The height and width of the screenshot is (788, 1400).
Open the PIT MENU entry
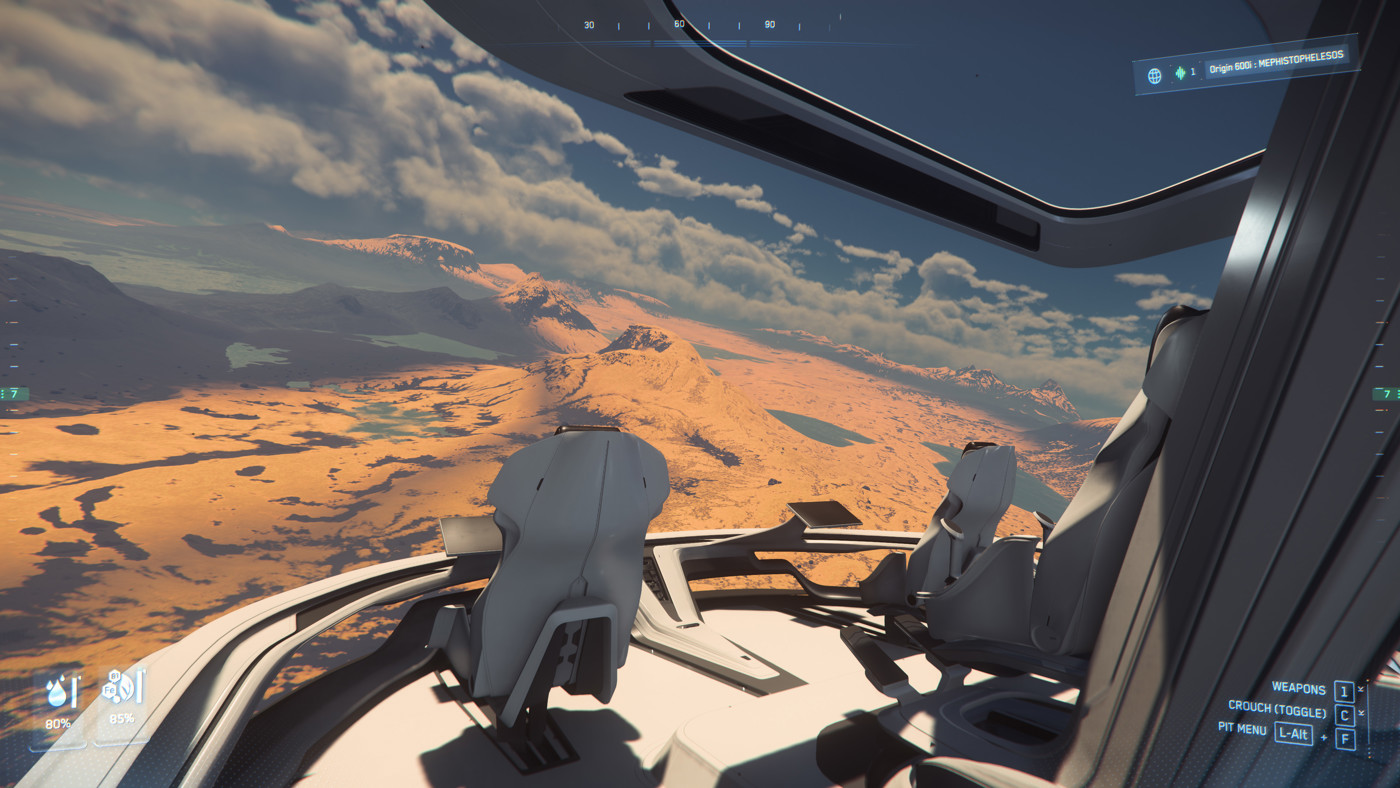1242,731
